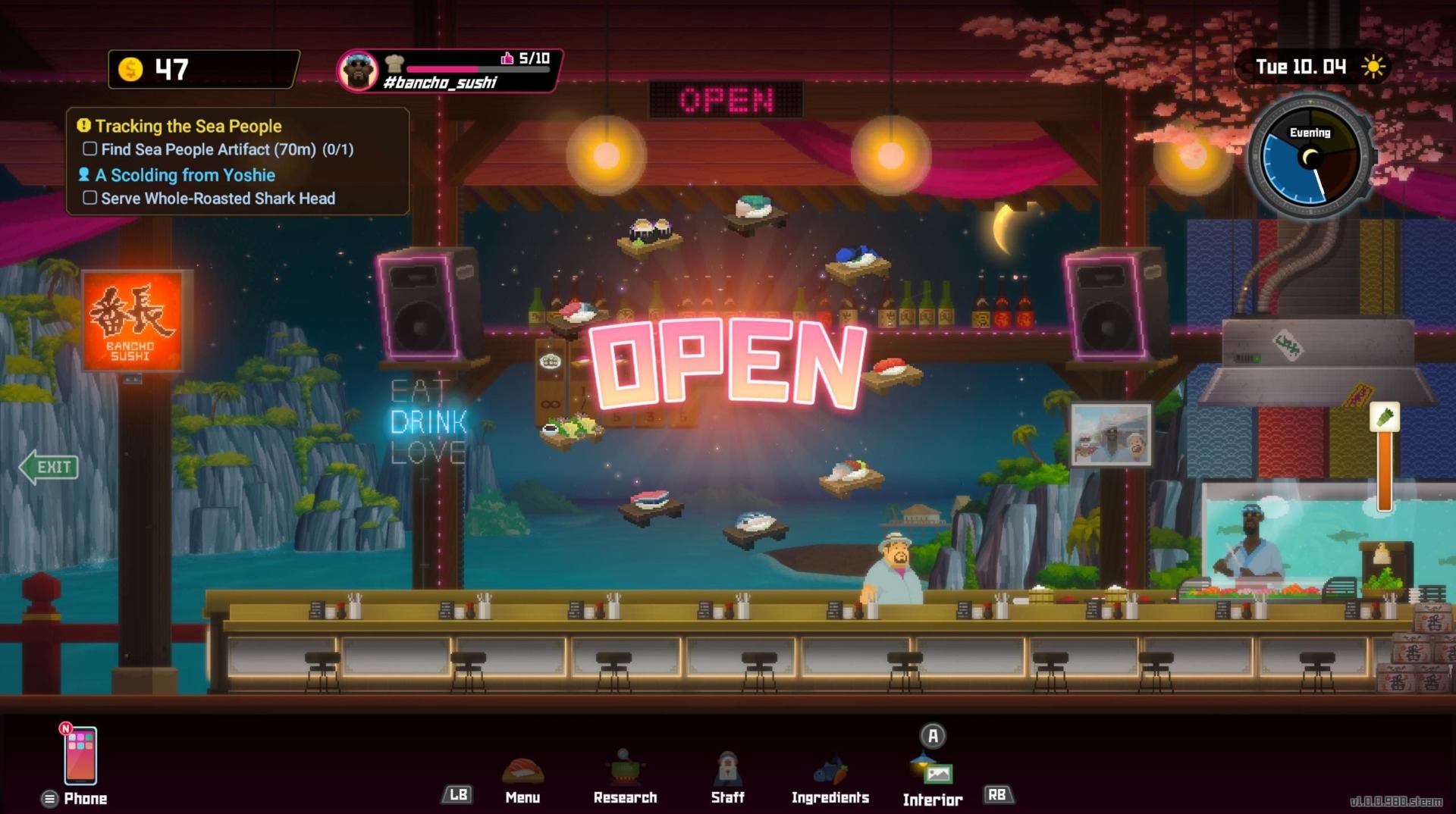Click the player avatar next to #bancho_sushi
The height and width of the screenshot is (814, 1456).
point(359,70)
